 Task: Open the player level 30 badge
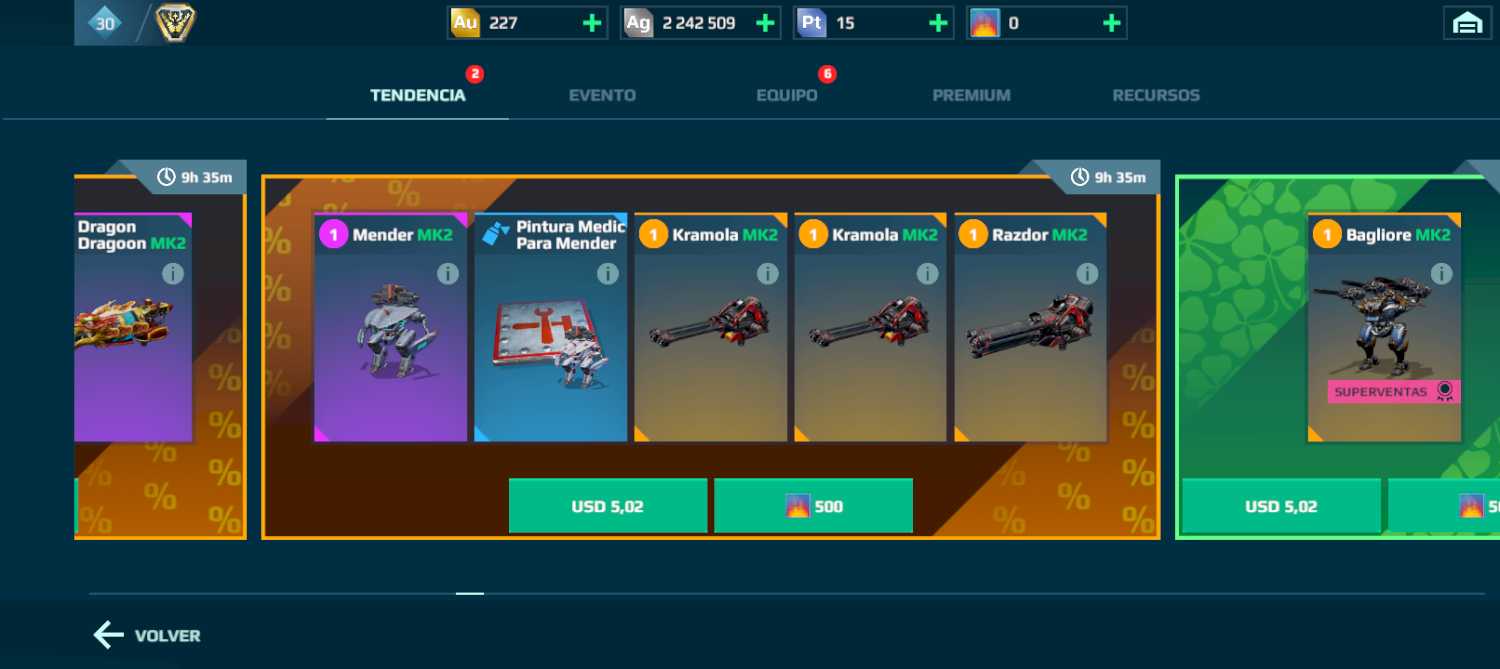104,23
